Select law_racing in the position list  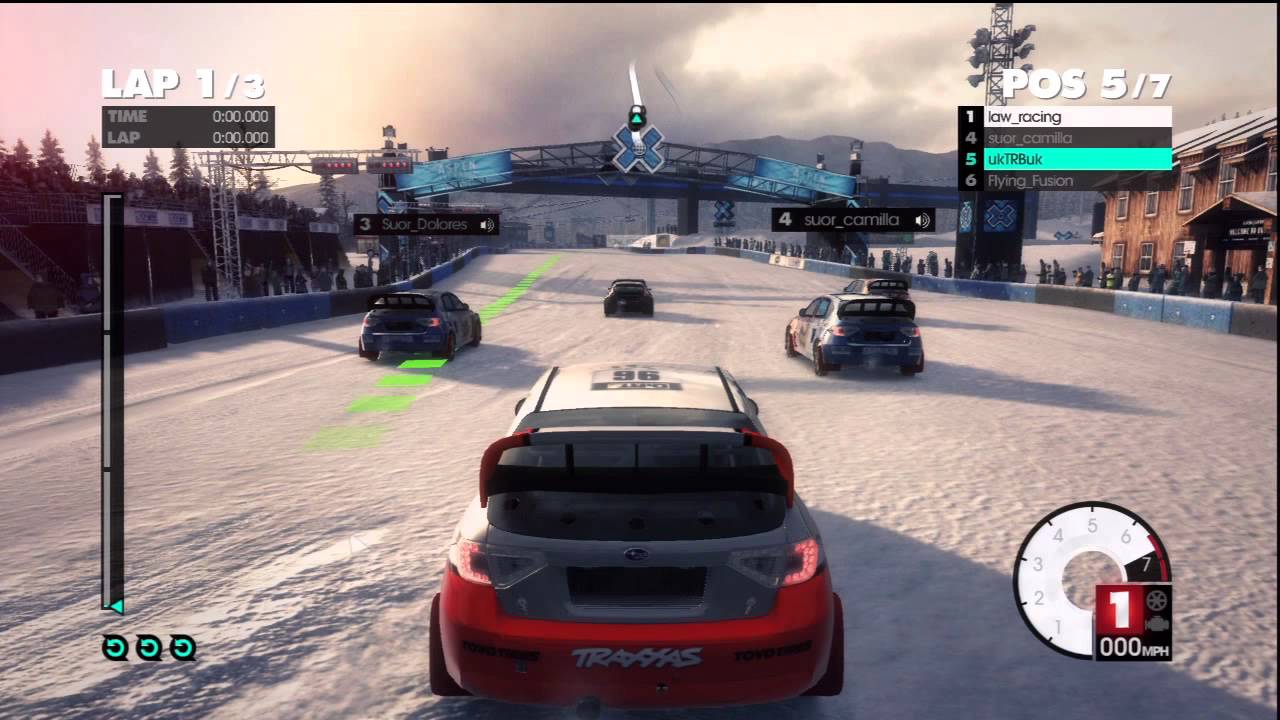1065,117
